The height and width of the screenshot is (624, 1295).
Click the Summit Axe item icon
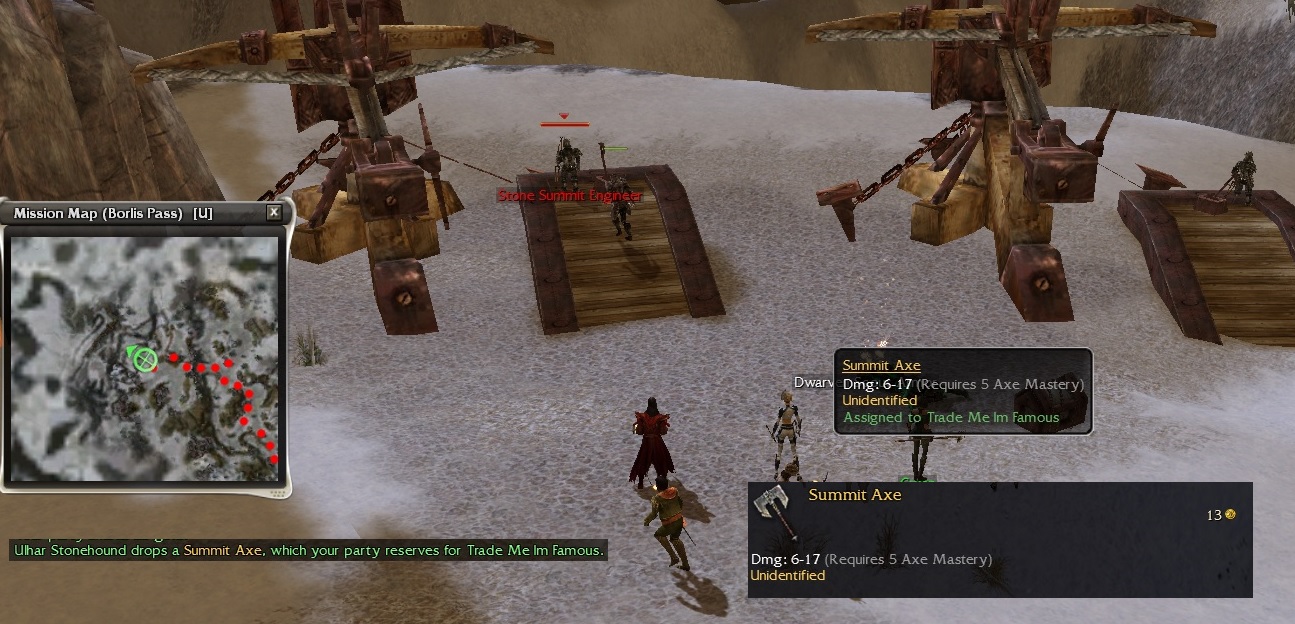point(774,511)
